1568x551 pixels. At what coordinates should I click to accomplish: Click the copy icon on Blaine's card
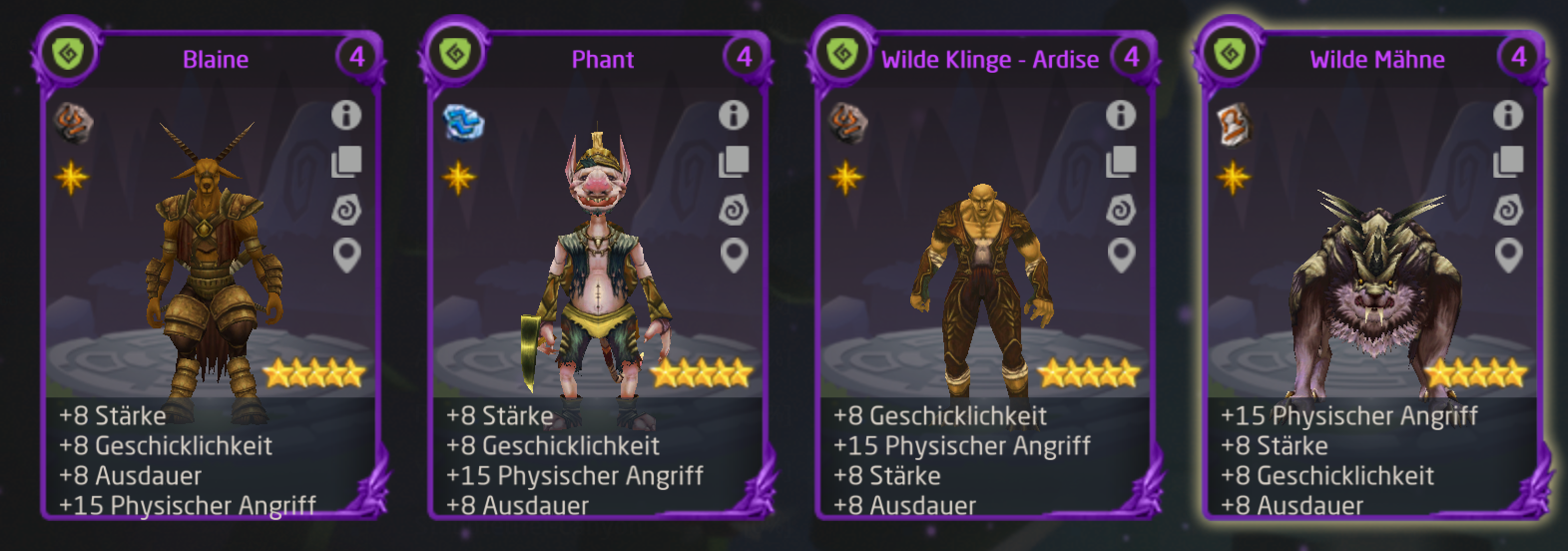pyautogui.click(x=346, y=162)
